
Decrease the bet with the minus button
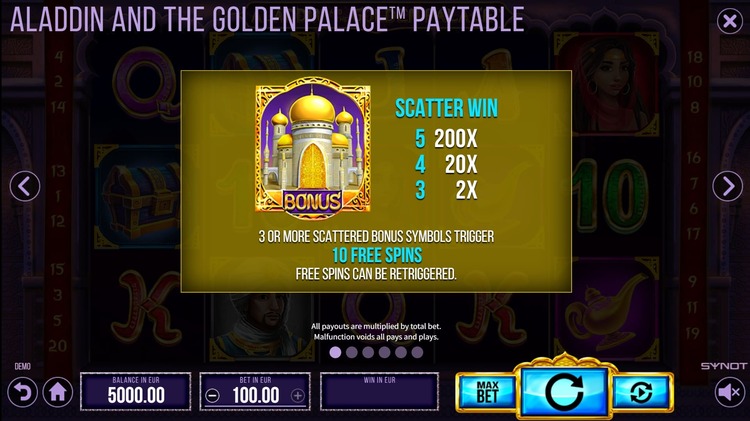point(212,395)
